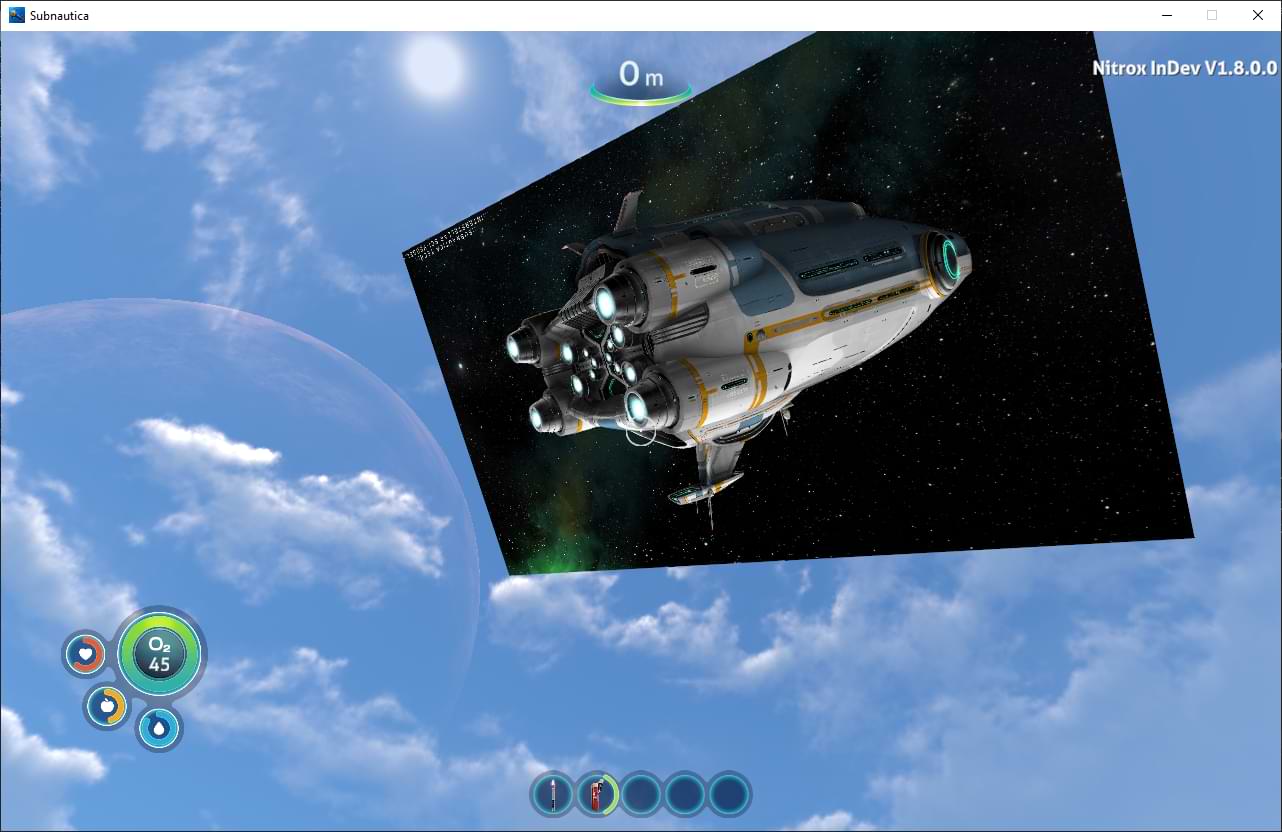Maximize the Subnautica window
The image size is (1282, 832).
[x=1212, y=15]
